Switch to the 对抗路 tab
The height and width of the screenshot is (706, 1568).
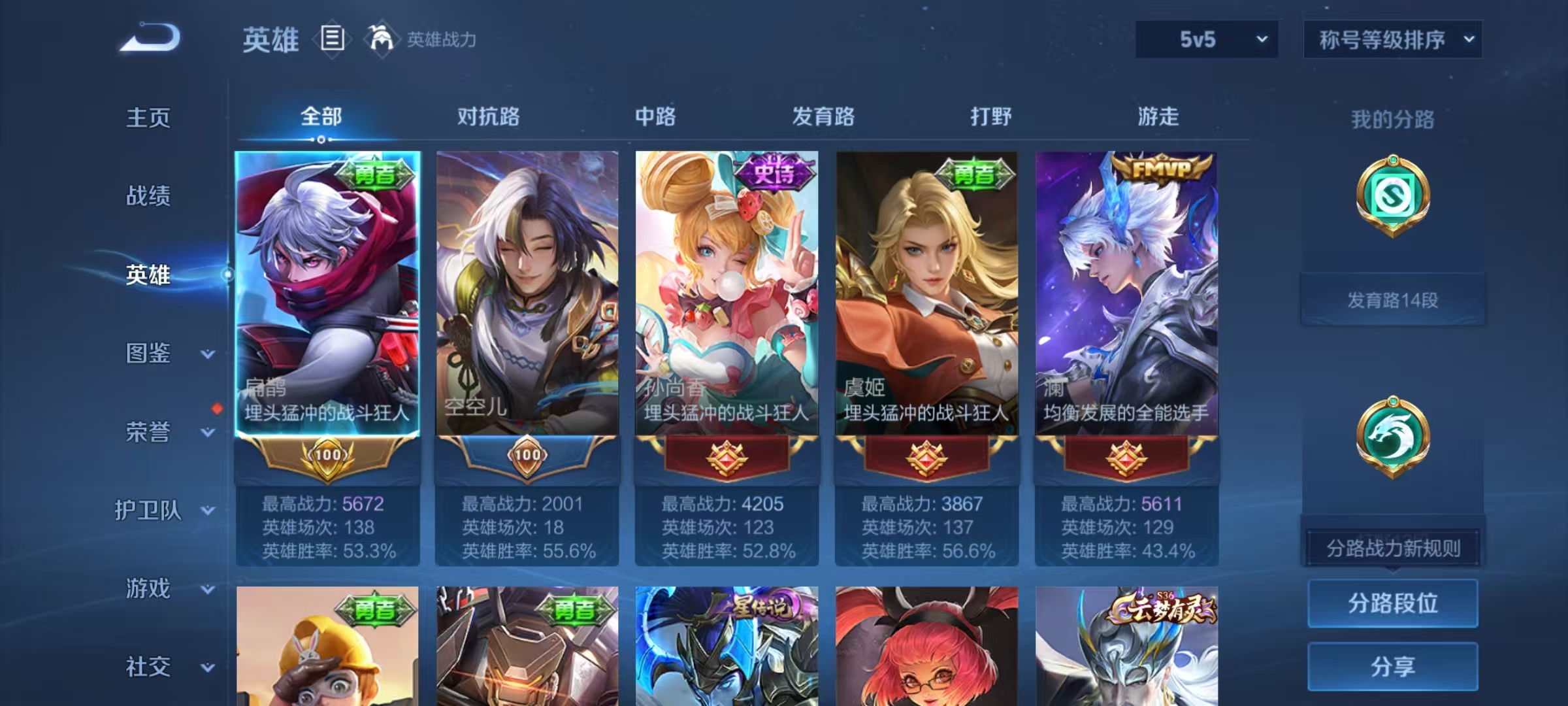pyautogui.click(x=487, y=118)
